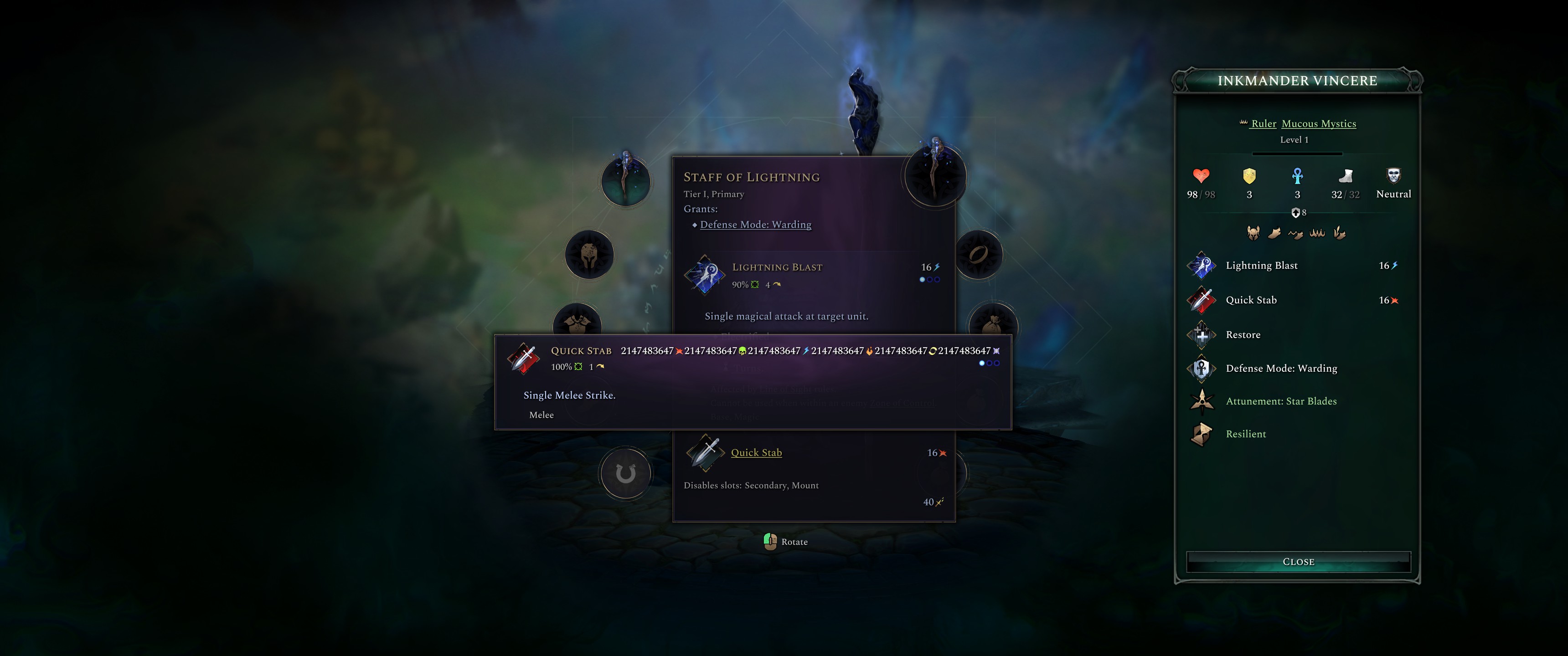The width and height of the screenshot is (1568, 656).
Task: Click the blue ankh stat icon
Action: pyautogui.click(x=1297, y=177)
